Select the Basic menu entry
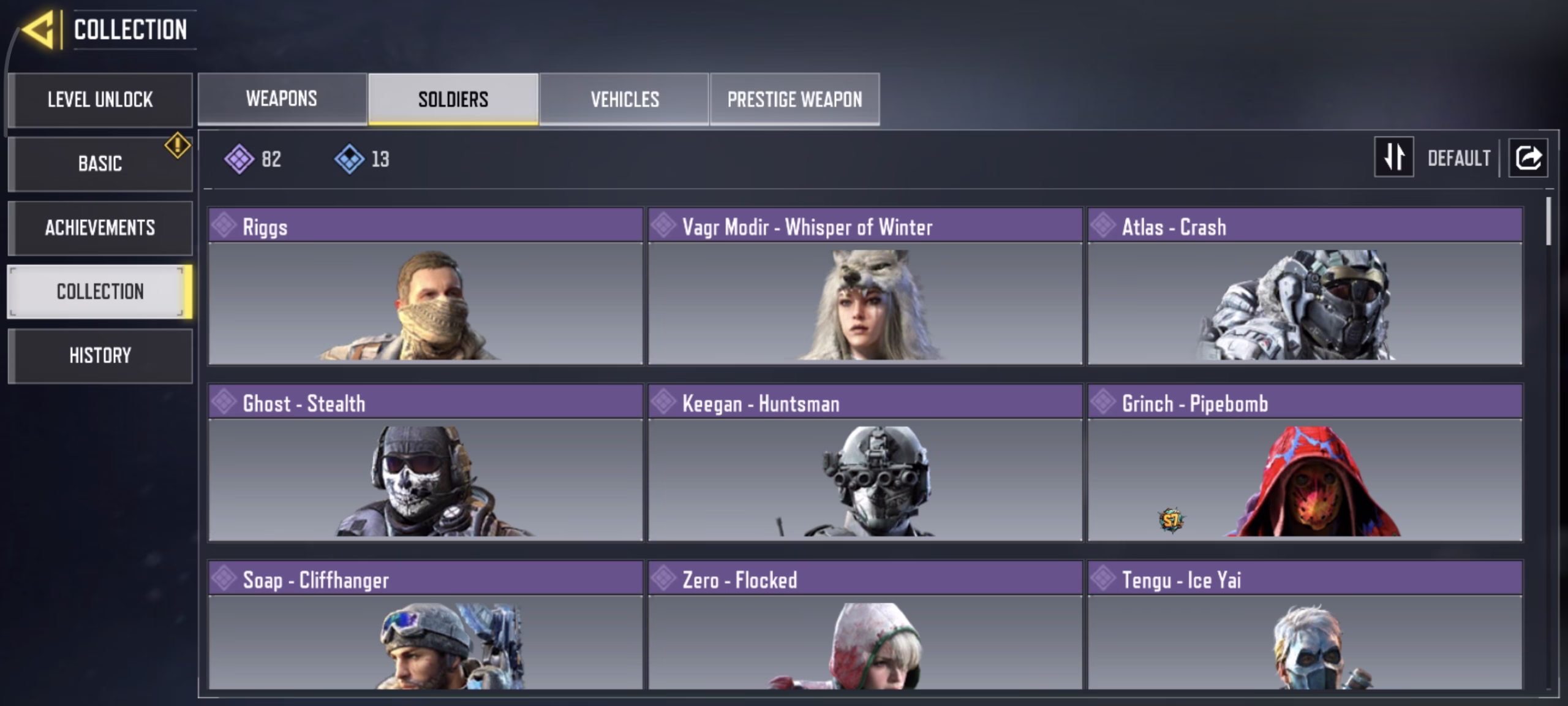 coord(100,164)
